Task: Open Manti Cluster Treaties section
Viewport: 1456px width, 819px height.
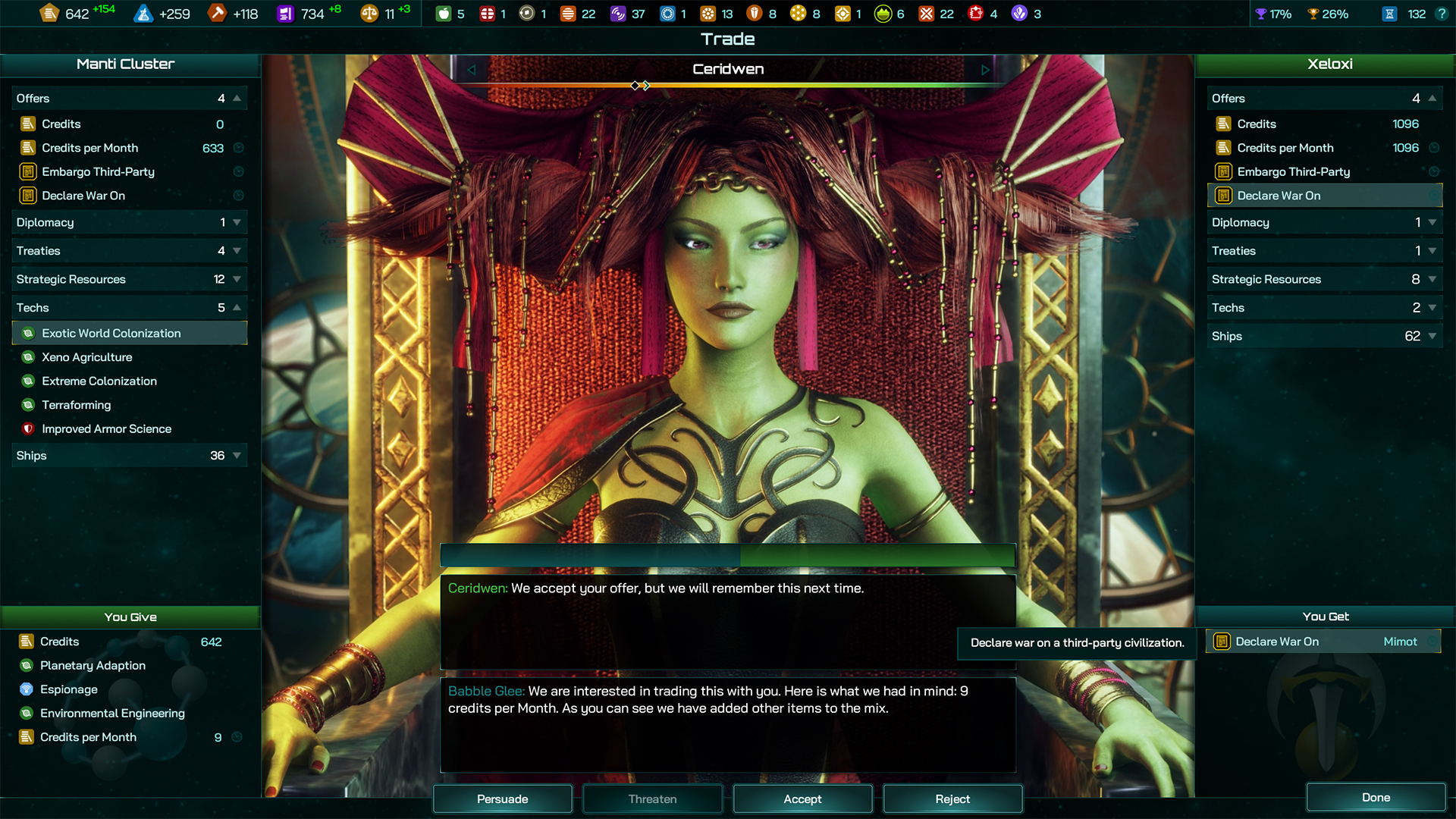Action: click(129, 251)
